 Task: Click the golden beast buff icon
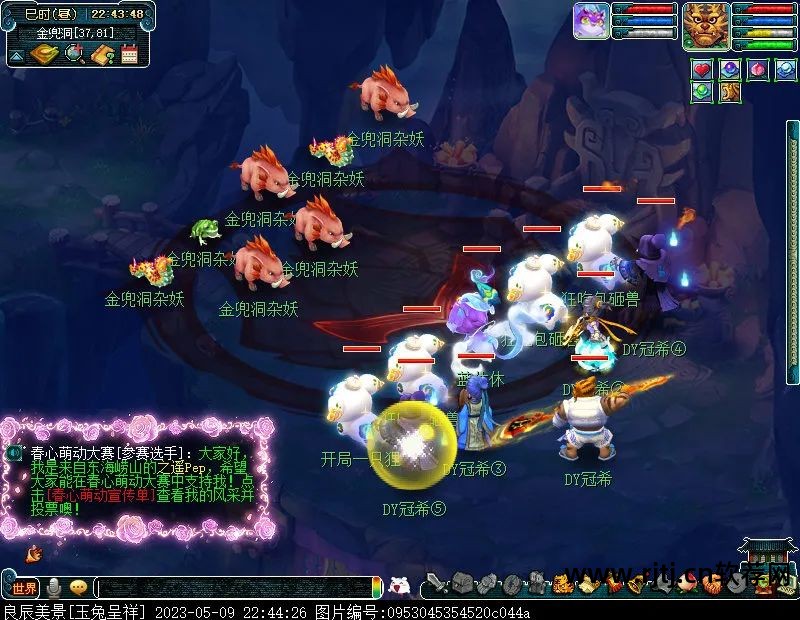pos(730,93)
